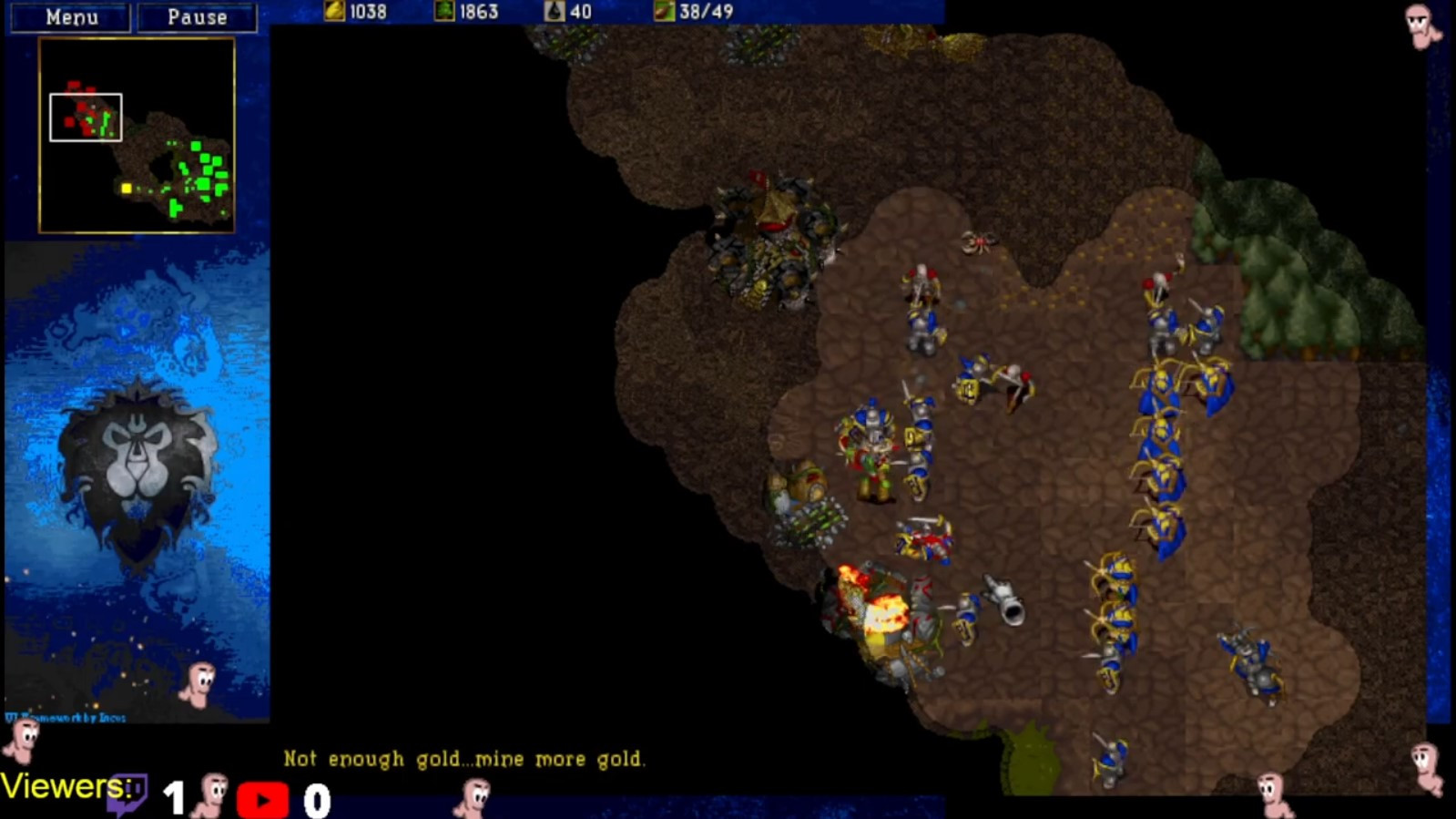This screenshot has height=819, width=1456.
Task: Click the oil droplet resource icon
Action: (555, 11)
